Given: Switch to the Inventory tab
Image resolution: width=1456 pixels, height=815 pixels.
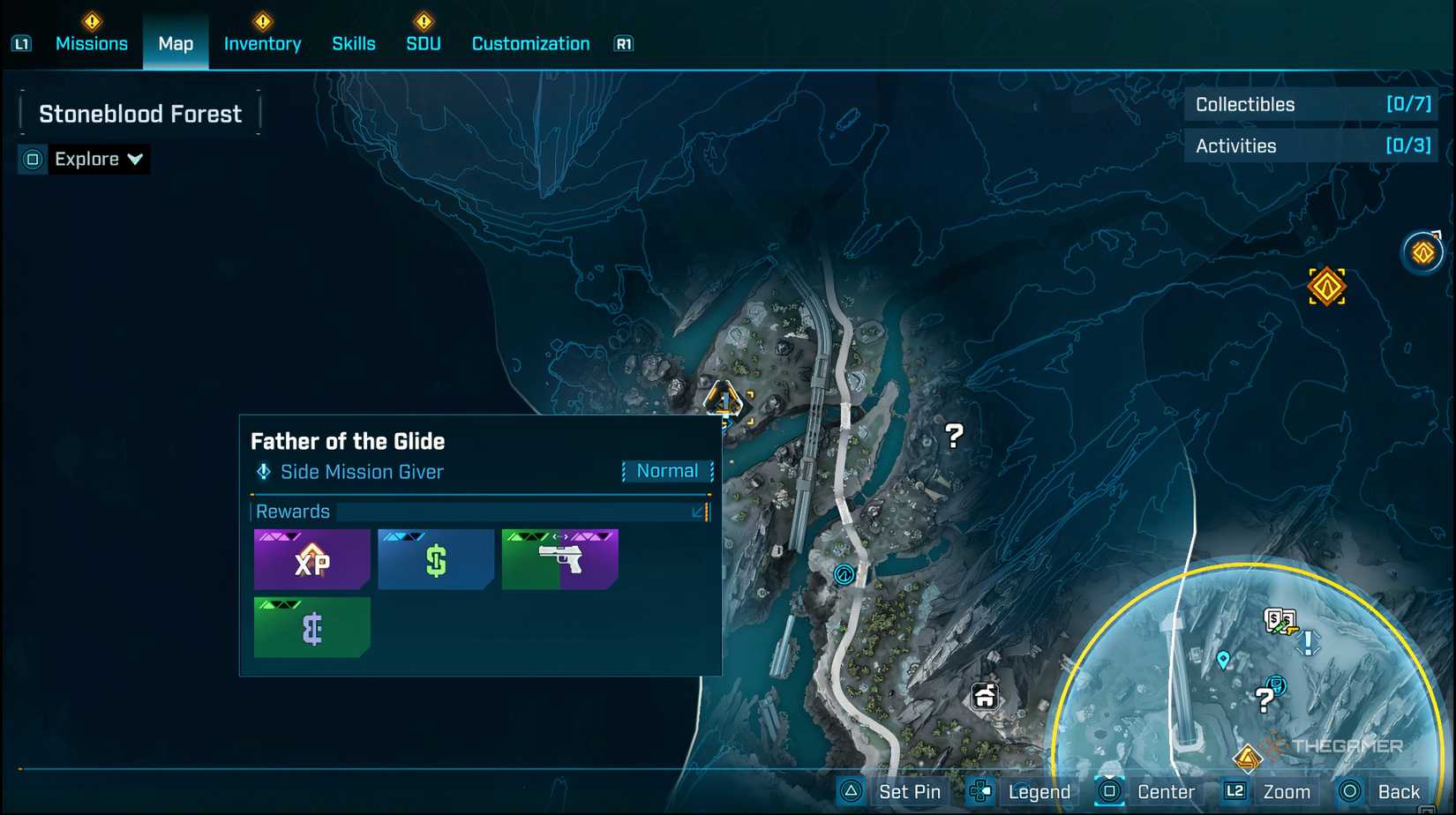Looking at the screenshot, I should pyautogui.click(x=262, y=42).
